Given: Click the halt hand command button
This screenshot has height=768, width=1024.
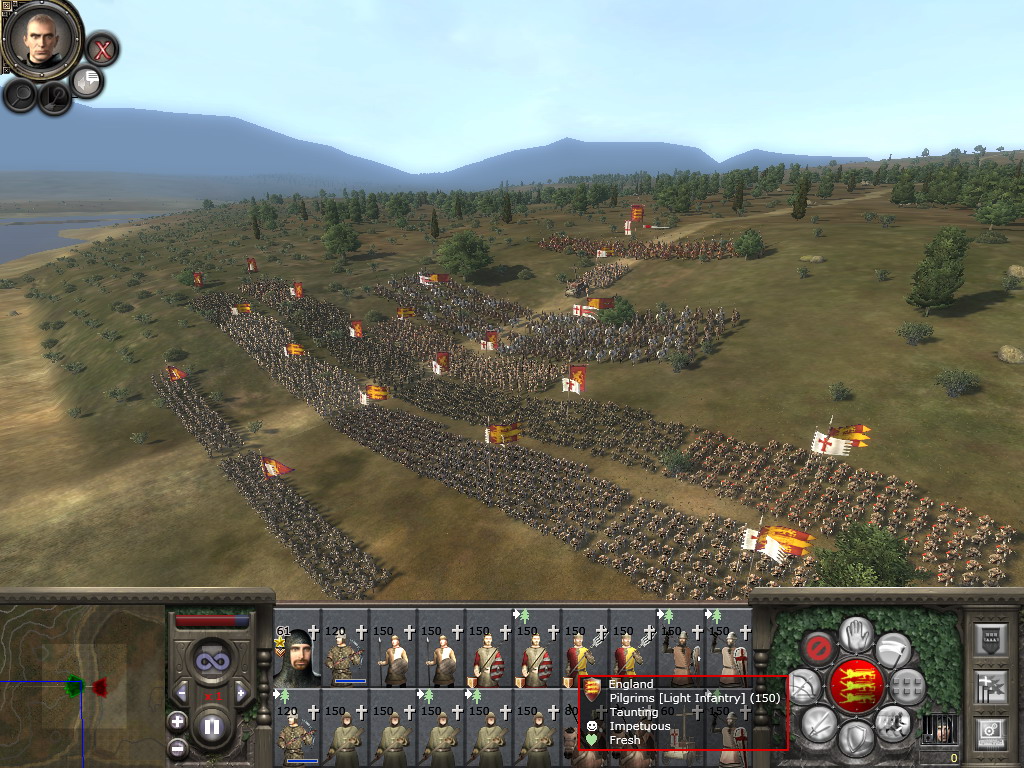Looking at the screenshot, I should tap(856, 633).
